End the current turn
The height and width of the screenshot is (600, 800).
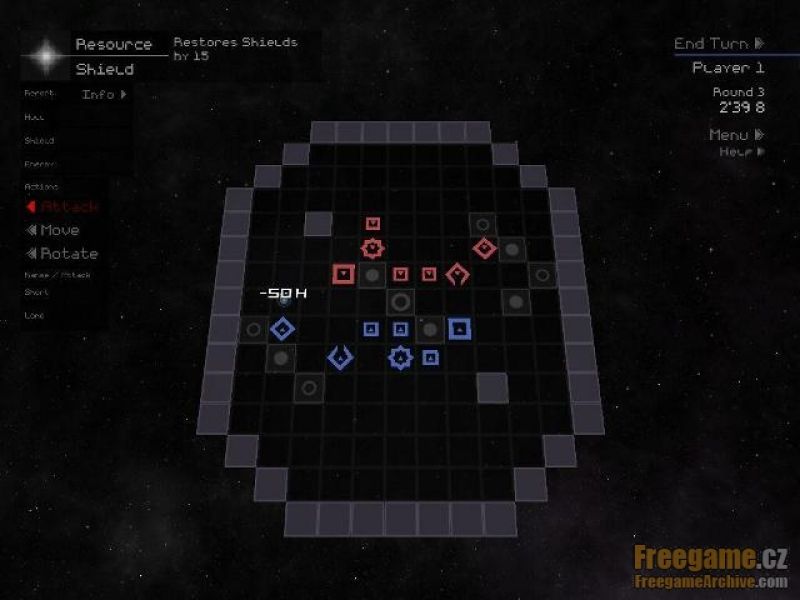719,43
